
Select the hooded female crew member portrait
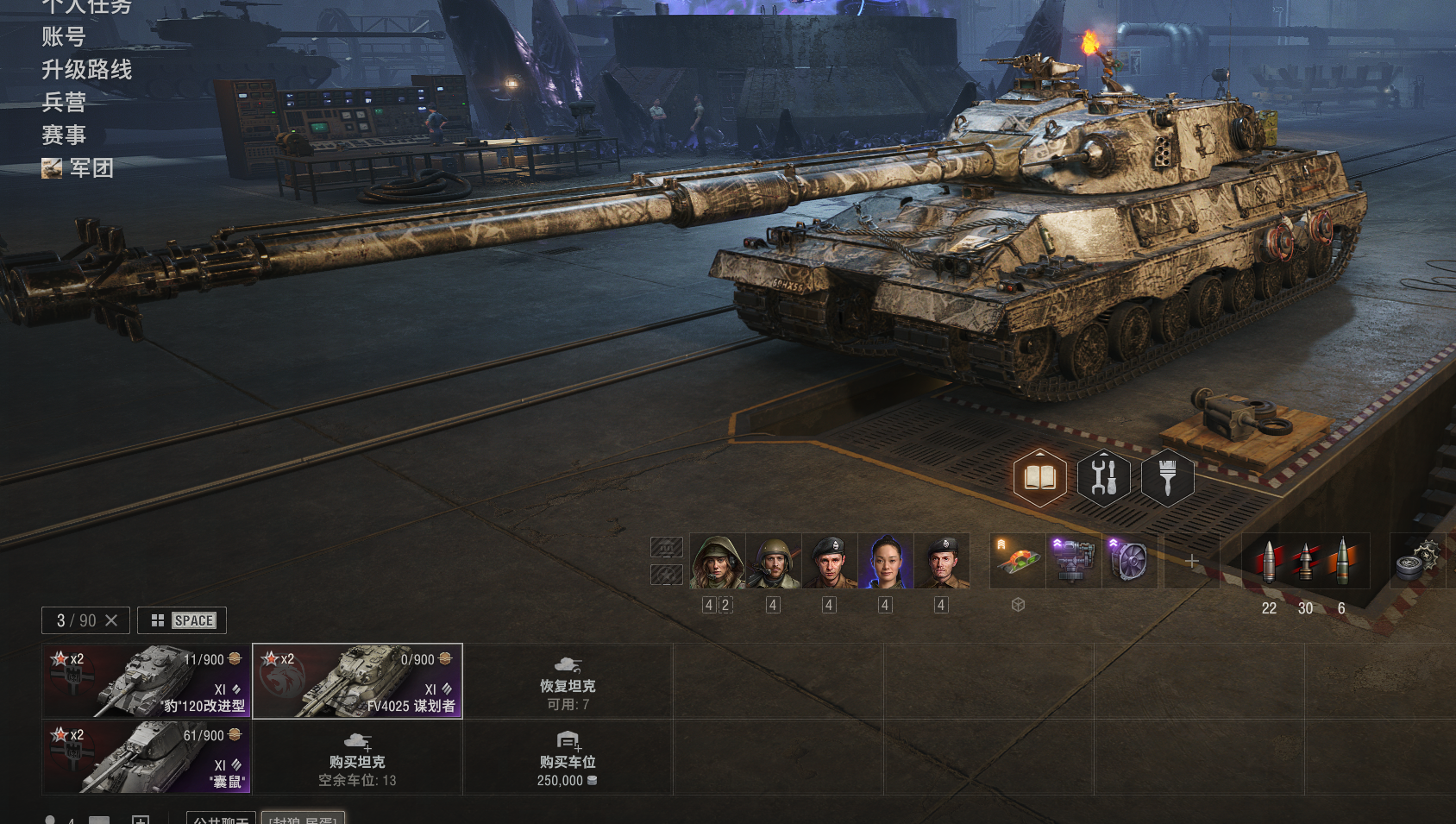717,562
